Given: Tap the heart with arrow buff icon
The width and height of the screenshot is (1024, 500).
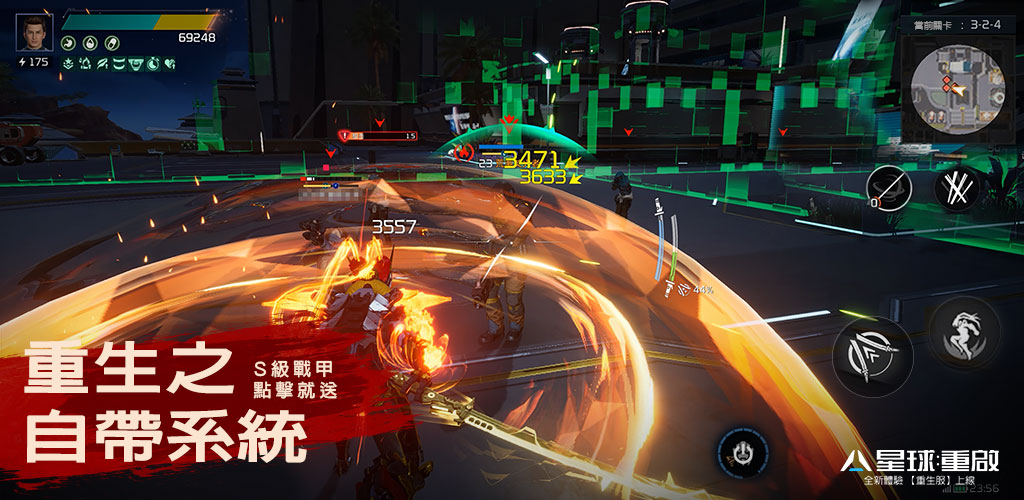Looking at the screenshot, I should [170, 63].
